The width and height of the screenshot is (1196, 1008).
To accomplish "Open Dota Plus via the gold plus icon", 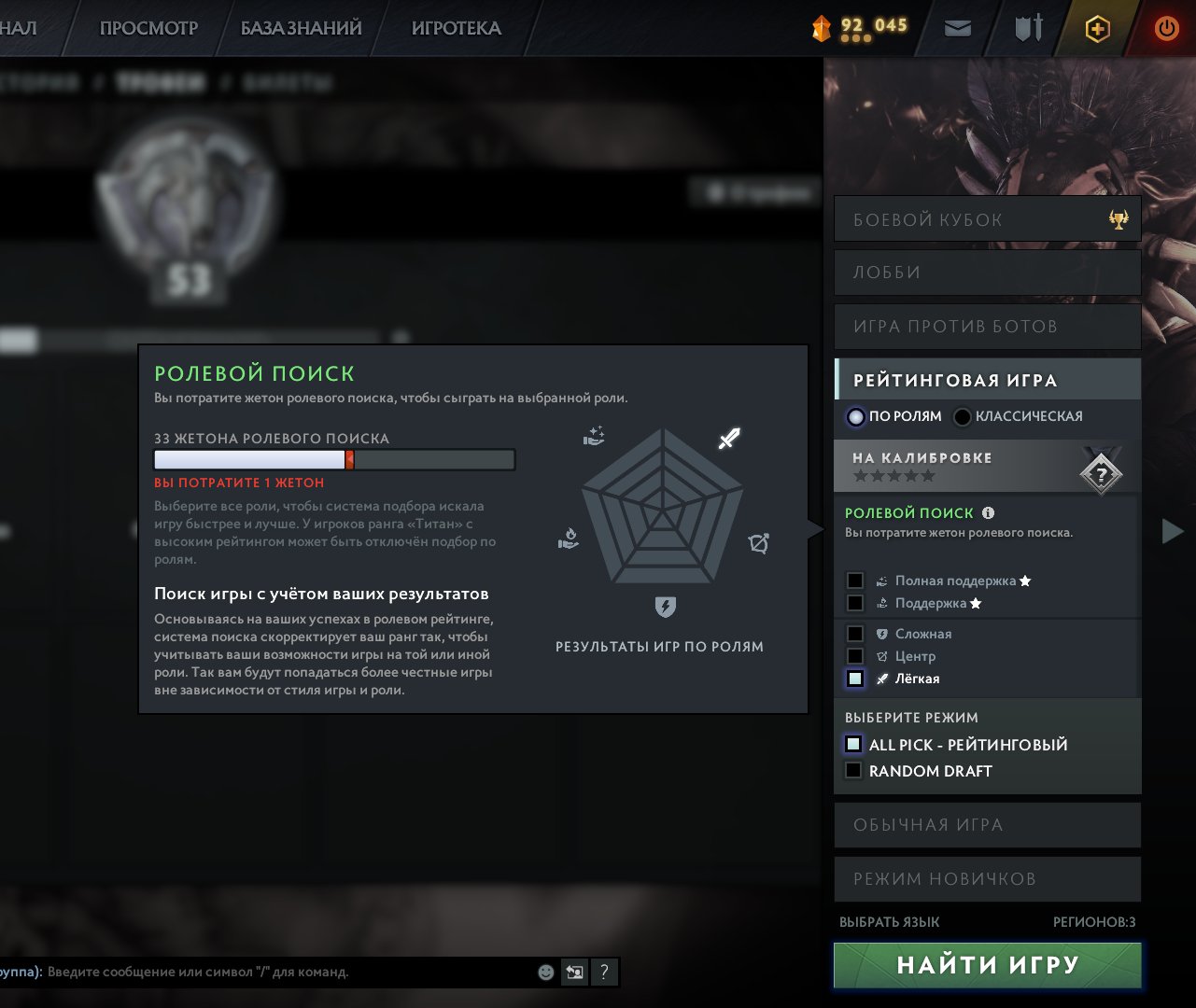I will [1098, 29].
